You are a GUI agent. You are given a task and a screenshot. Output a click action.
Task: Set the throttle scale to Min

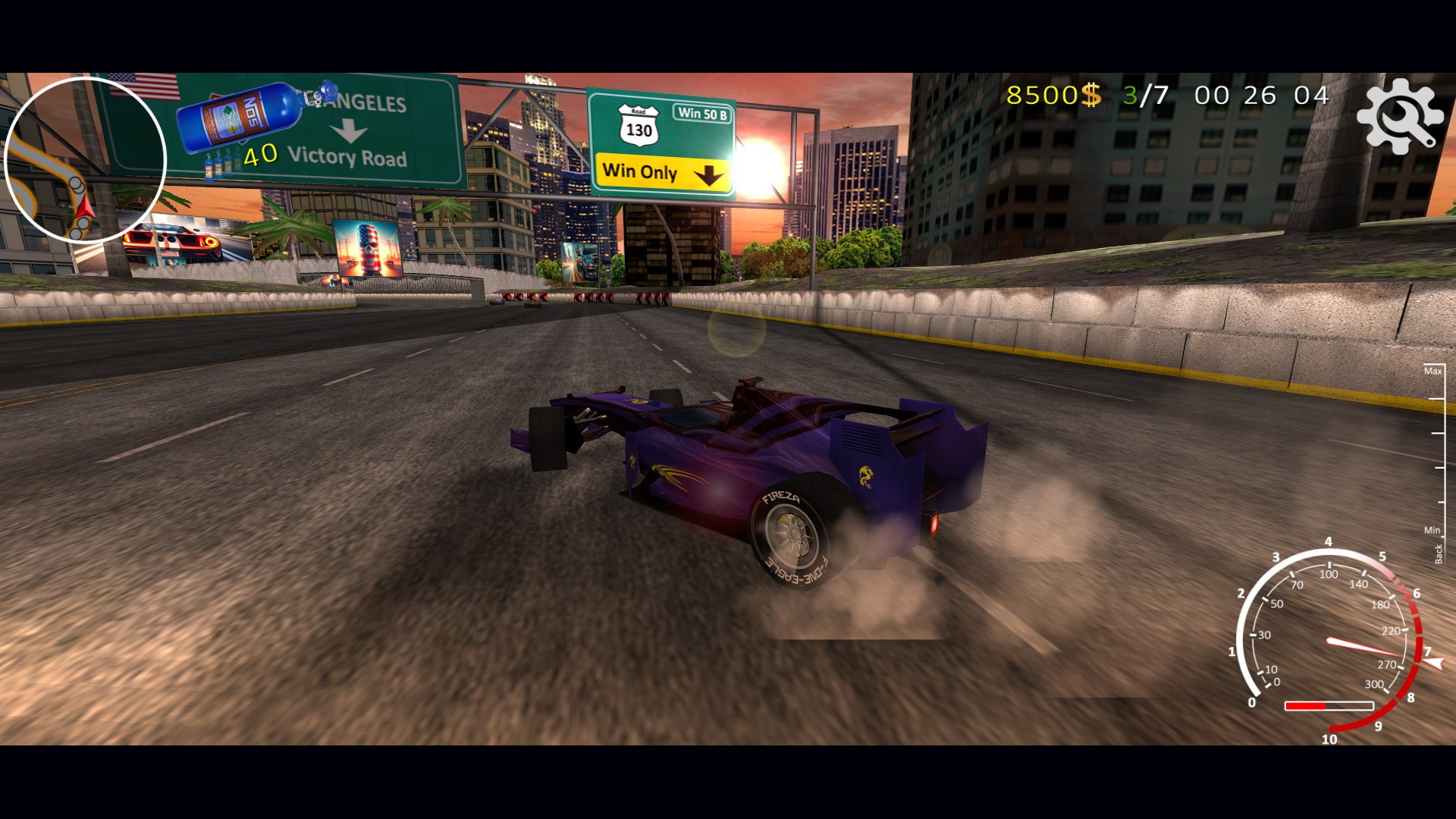point(1432,531)
